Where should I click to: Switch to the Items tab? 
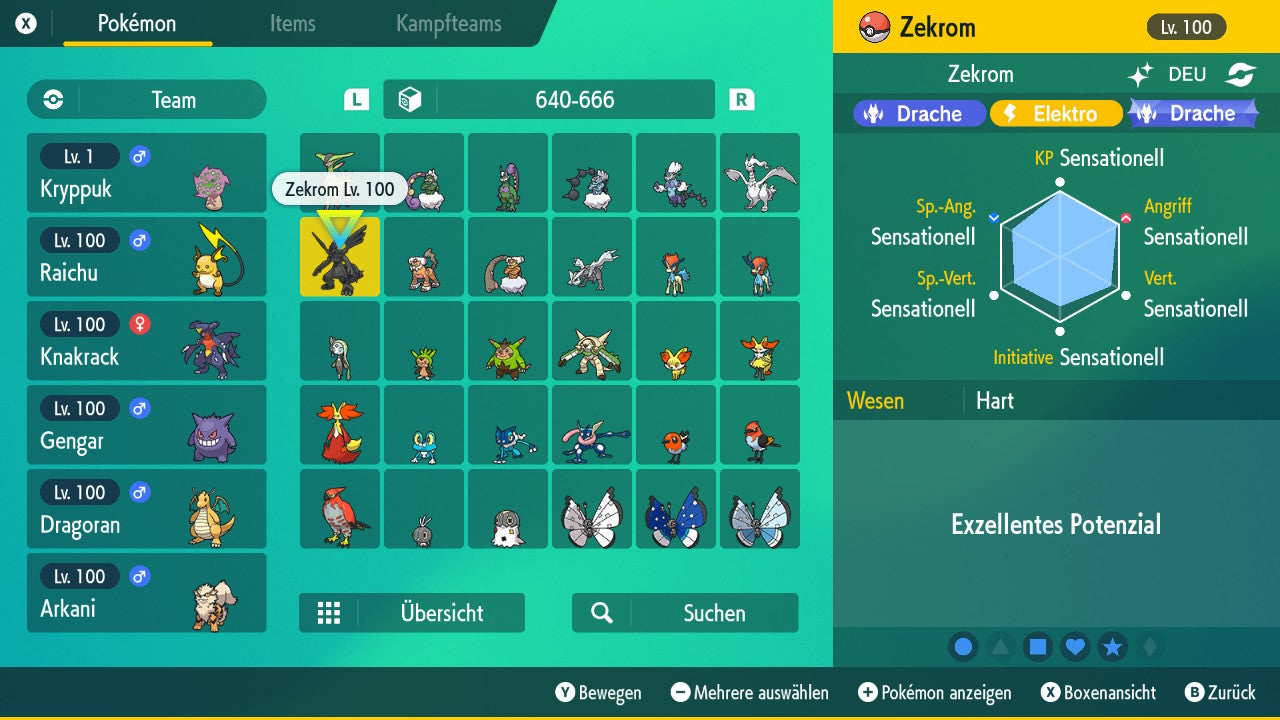coord(292,24)
